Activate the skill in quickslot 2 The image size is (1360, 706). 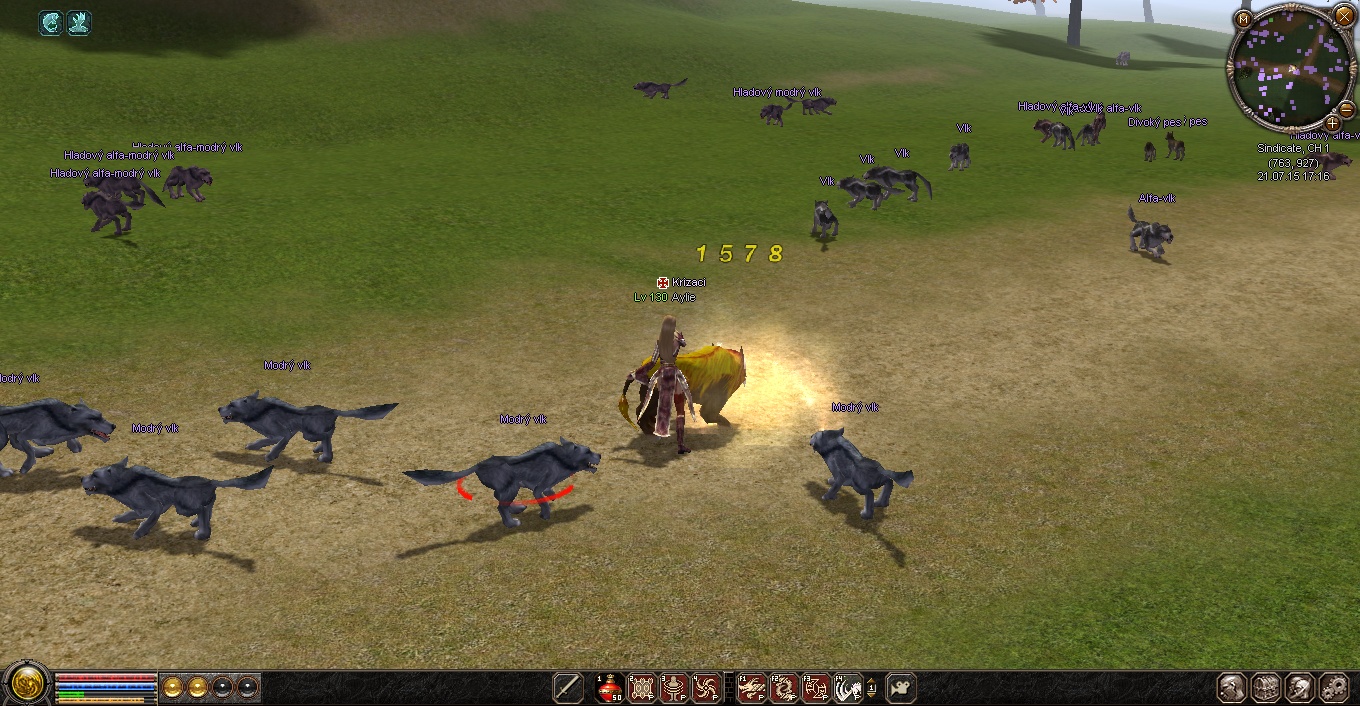pyautogui.click(x=642, y=688)
